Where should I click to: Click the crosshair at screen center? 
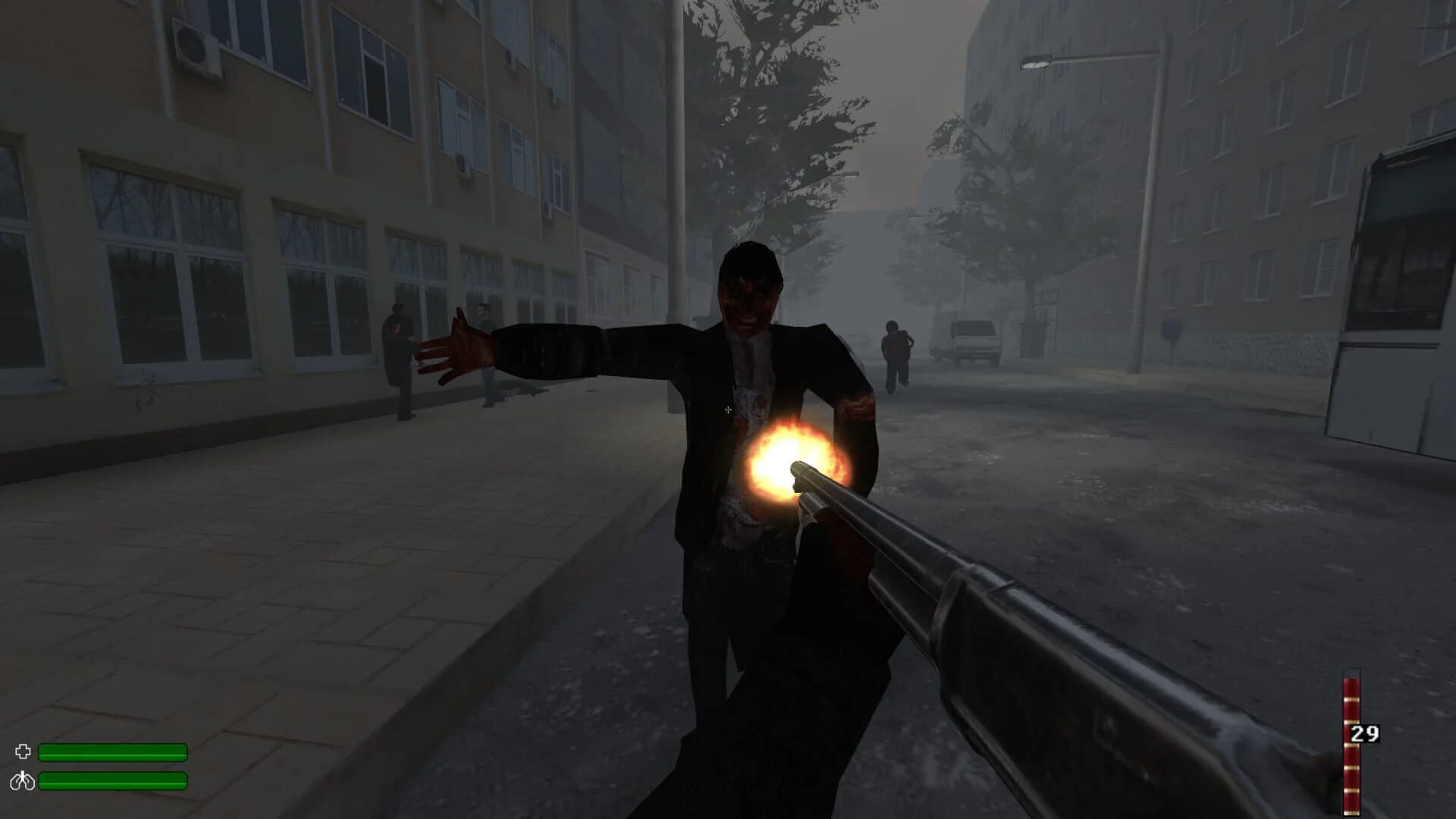[728, 409]
